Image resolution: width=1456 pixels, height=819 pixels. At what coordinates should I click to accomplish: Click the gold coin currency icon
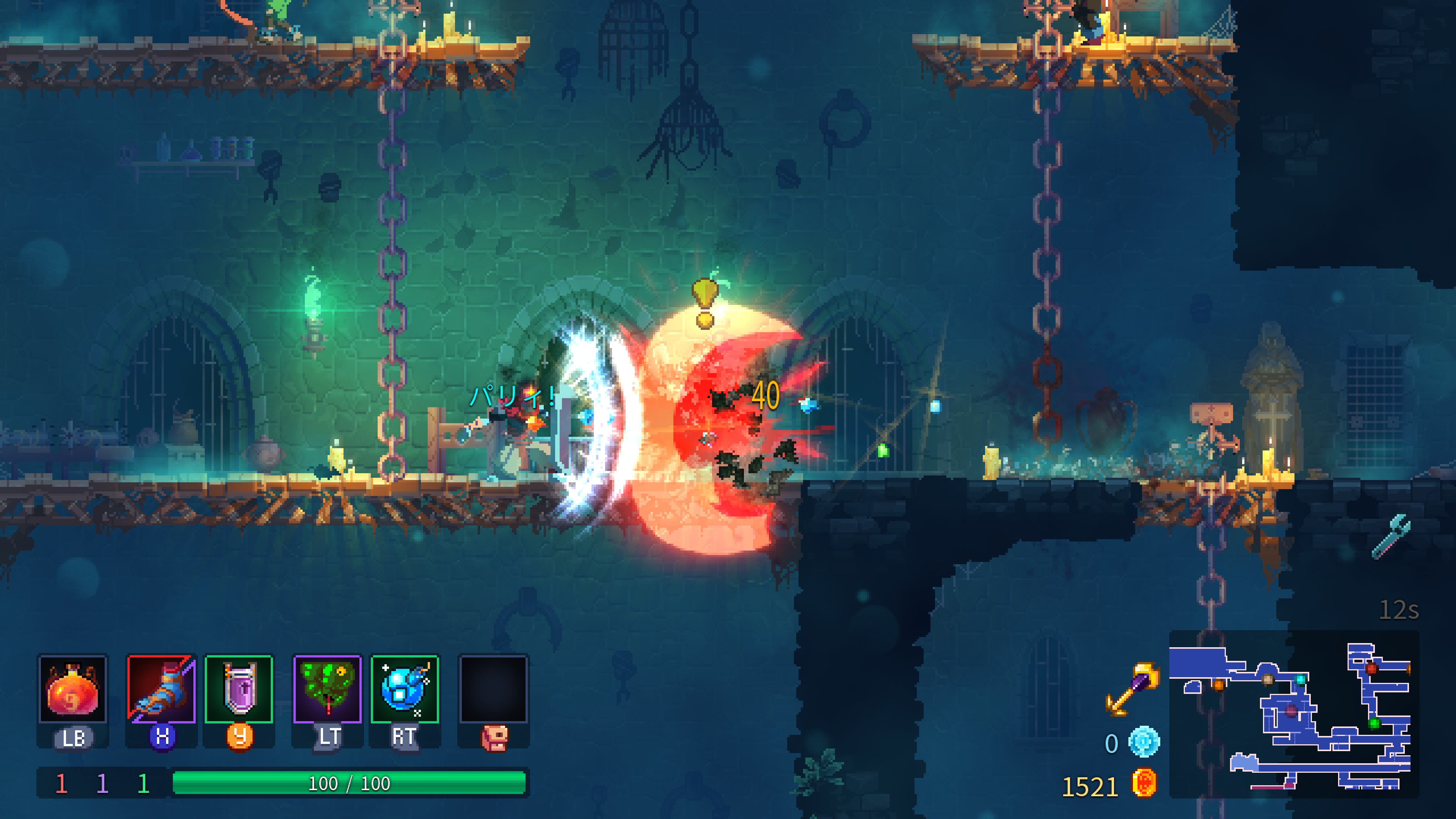(1144, 784)
